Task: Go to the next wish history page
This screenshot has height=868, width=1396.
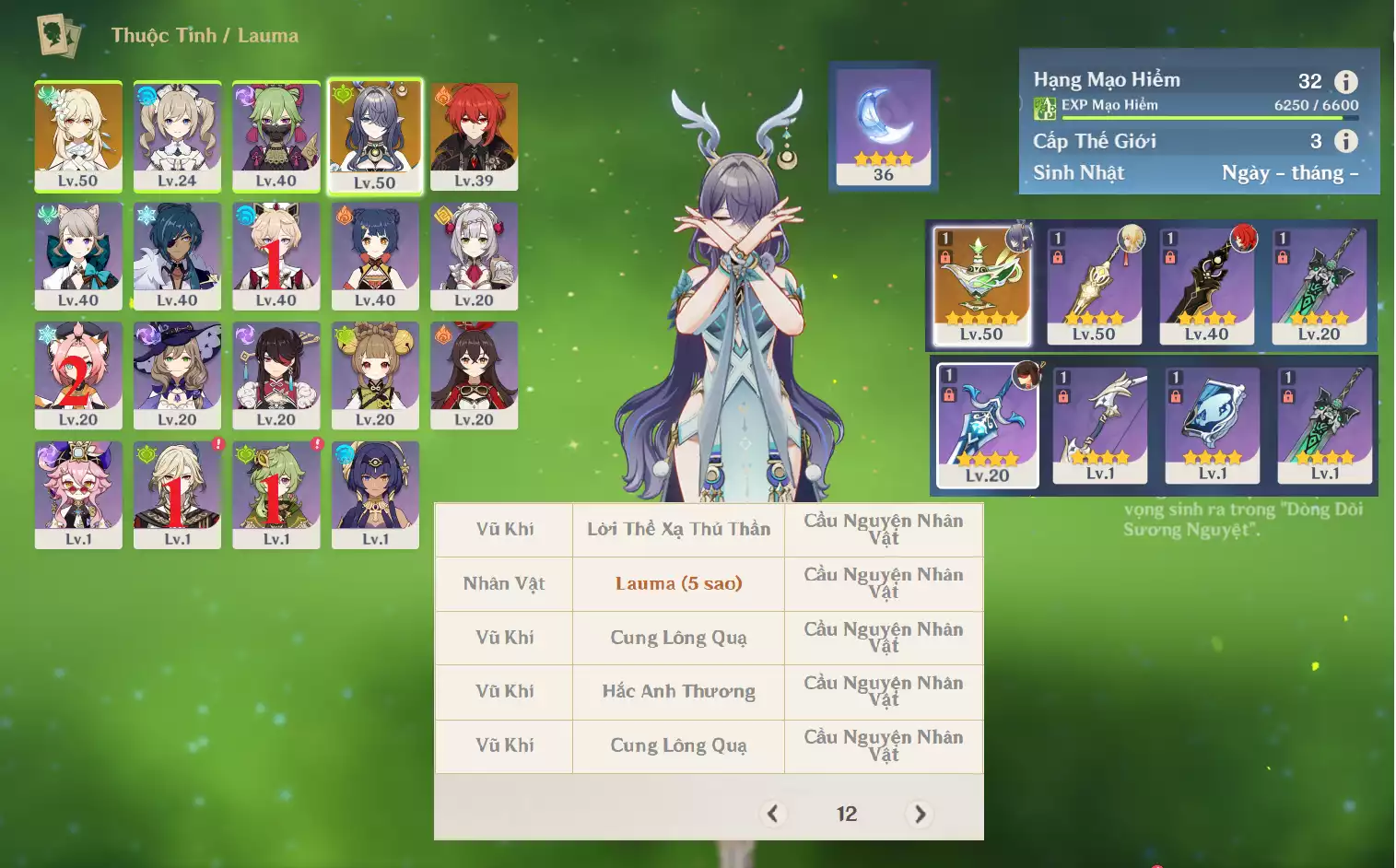Action: (920, 814)
